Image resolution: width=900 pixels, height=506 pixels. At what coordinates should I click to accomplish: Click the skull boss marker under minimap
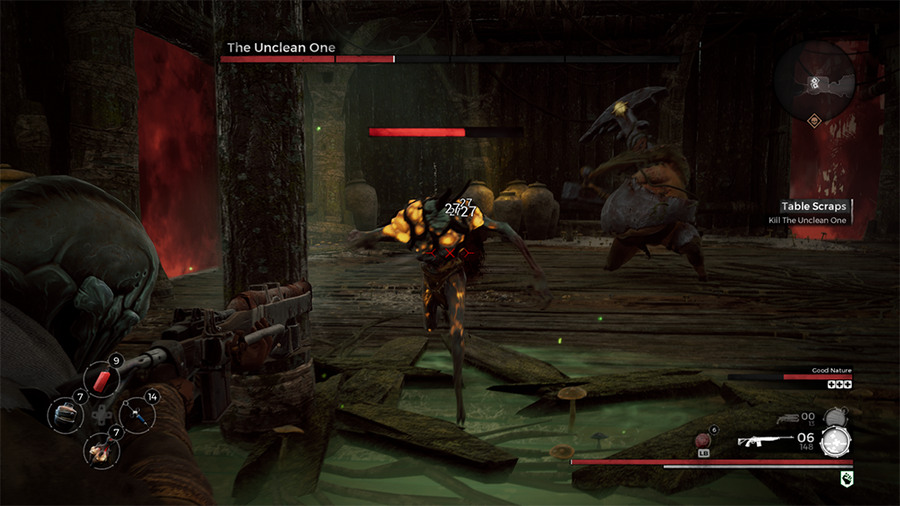point(815,121)
